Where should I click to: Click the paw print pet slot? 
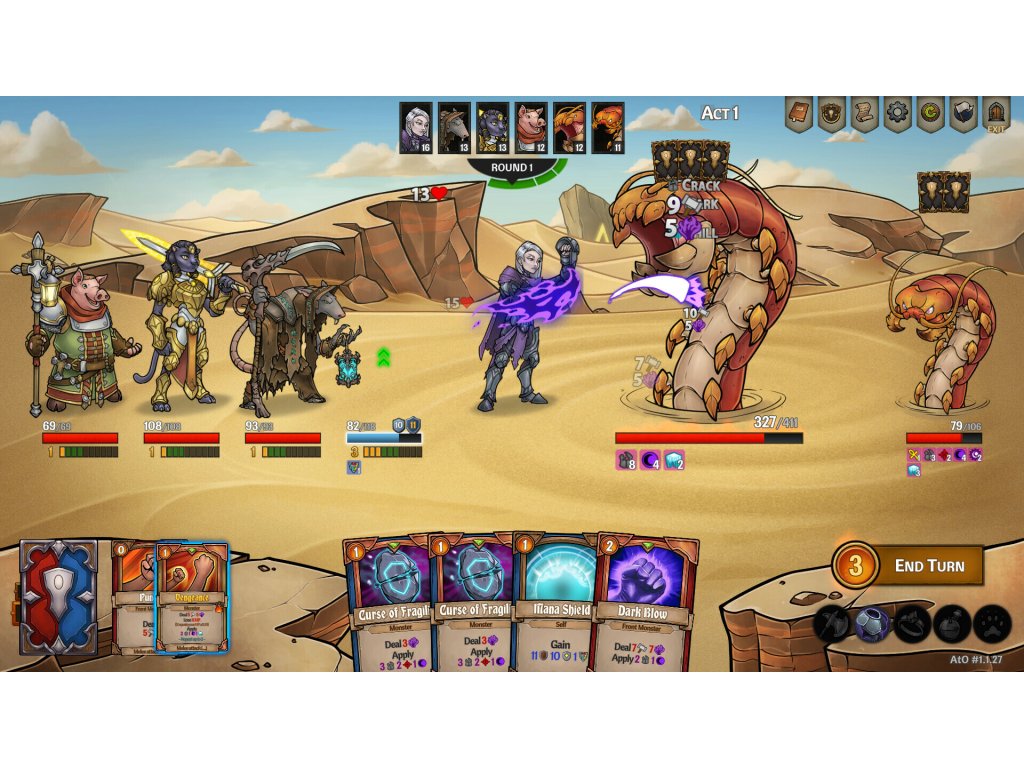[992, 624]
